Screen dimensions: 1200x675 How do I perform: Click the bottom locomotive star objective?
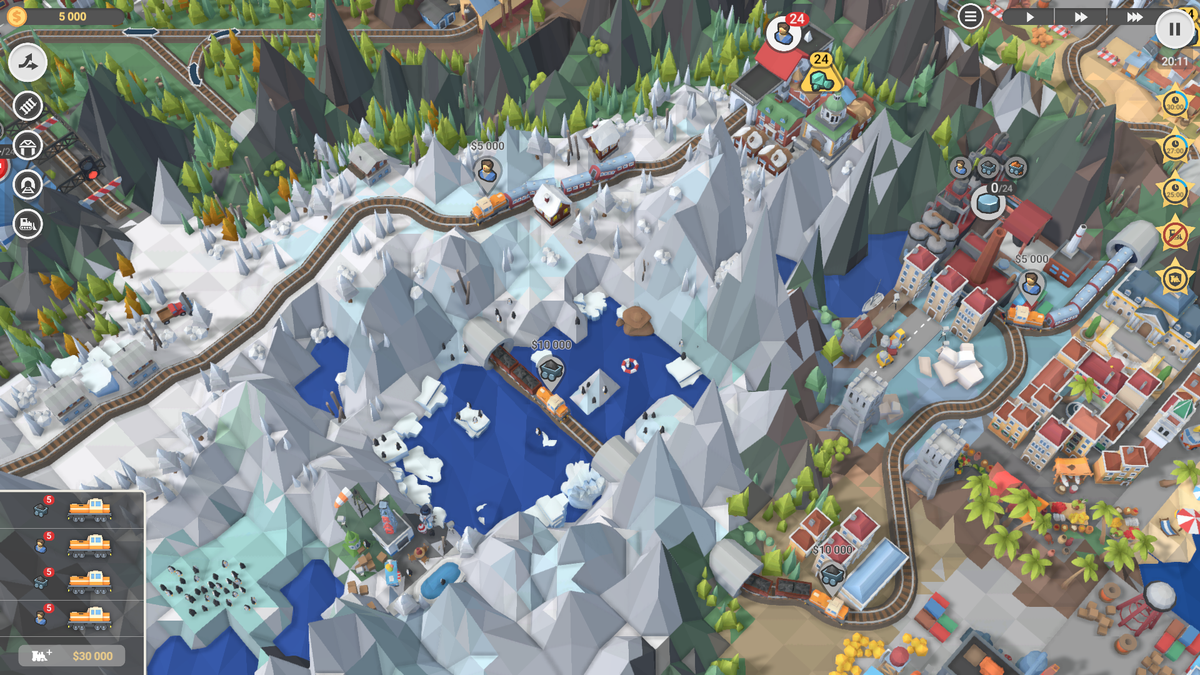pyautogui.click(x=1175, y=277)
